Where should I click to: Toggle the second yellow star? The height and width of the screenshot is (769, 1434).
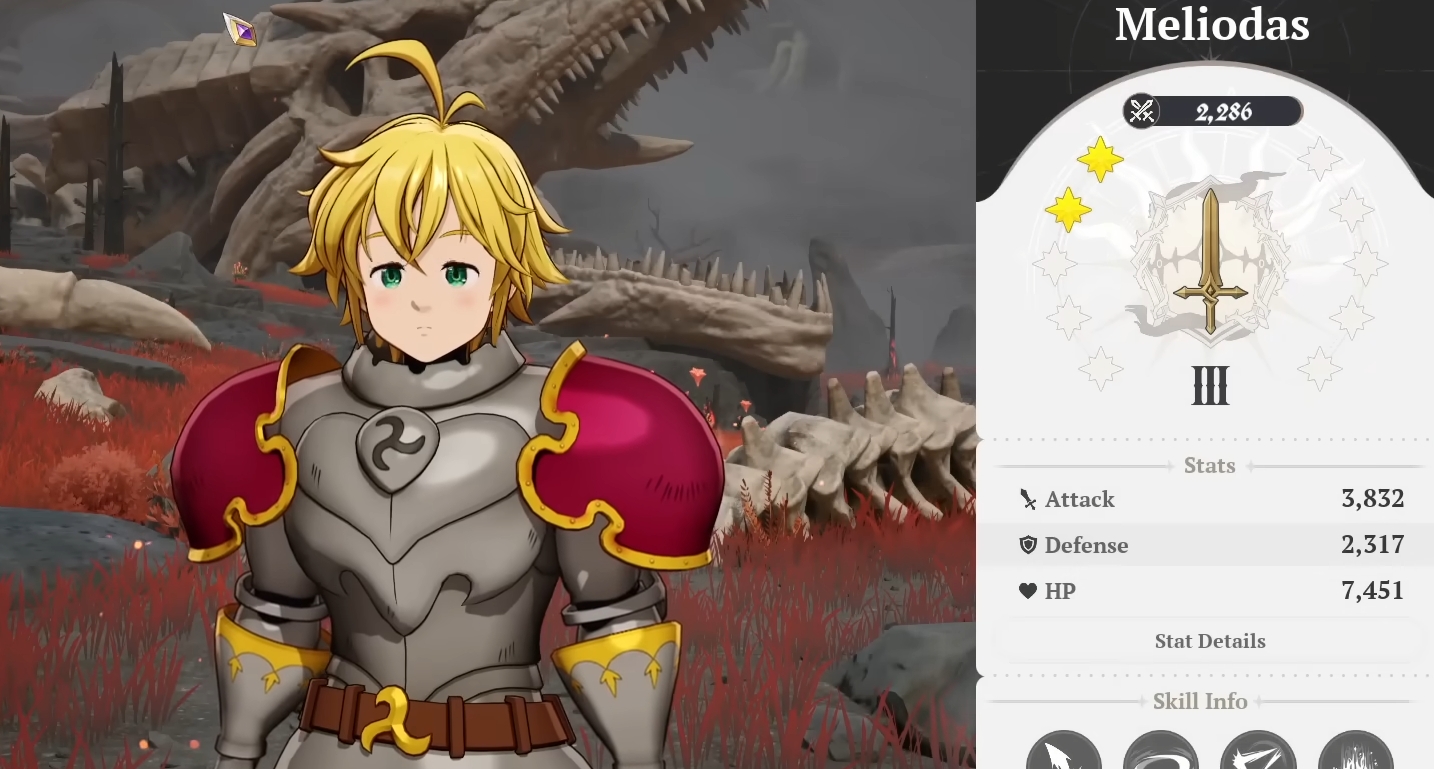[x=1066, y=210]
